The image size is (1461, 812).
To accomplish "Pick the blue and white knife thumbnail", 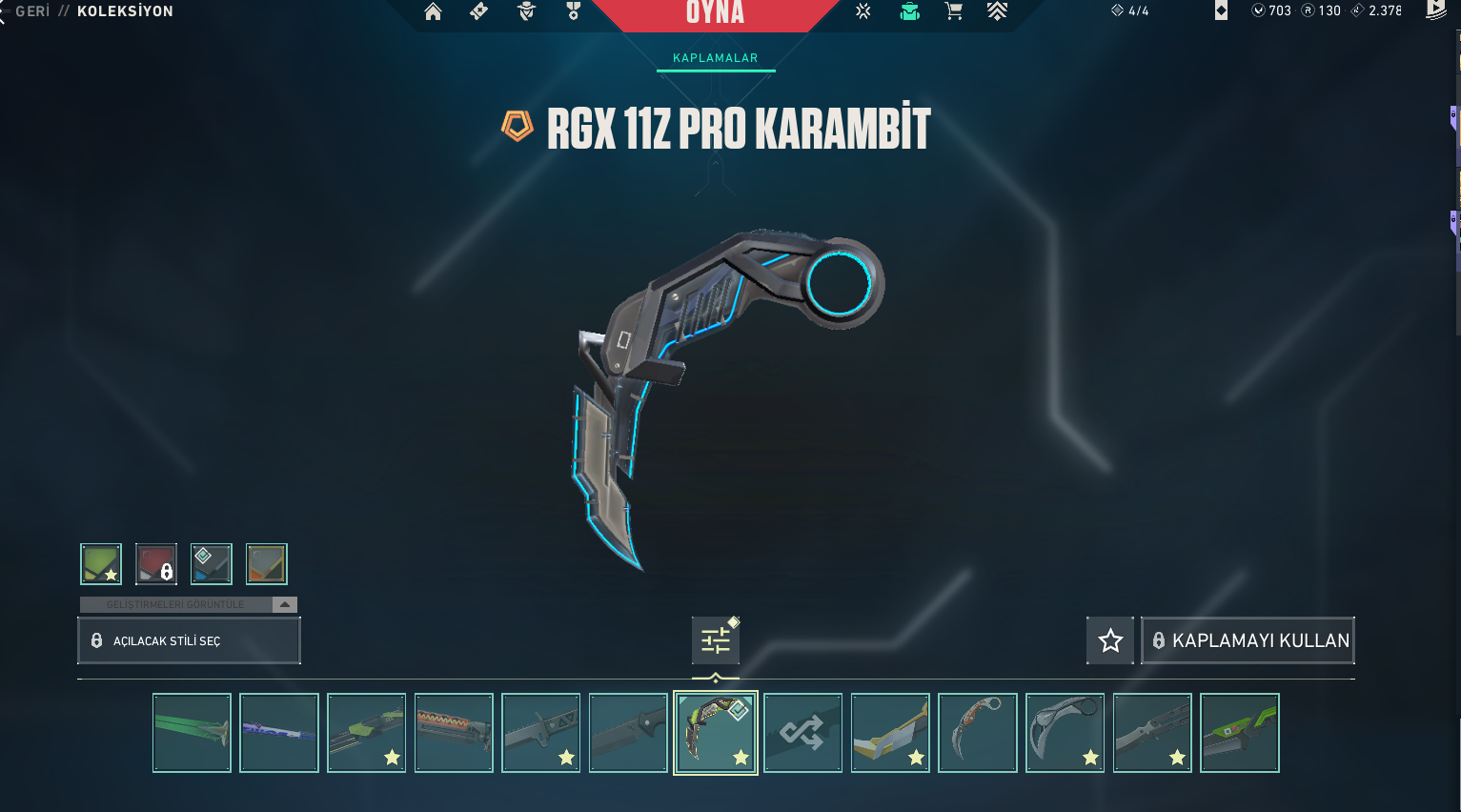I will tap(279, 733).
